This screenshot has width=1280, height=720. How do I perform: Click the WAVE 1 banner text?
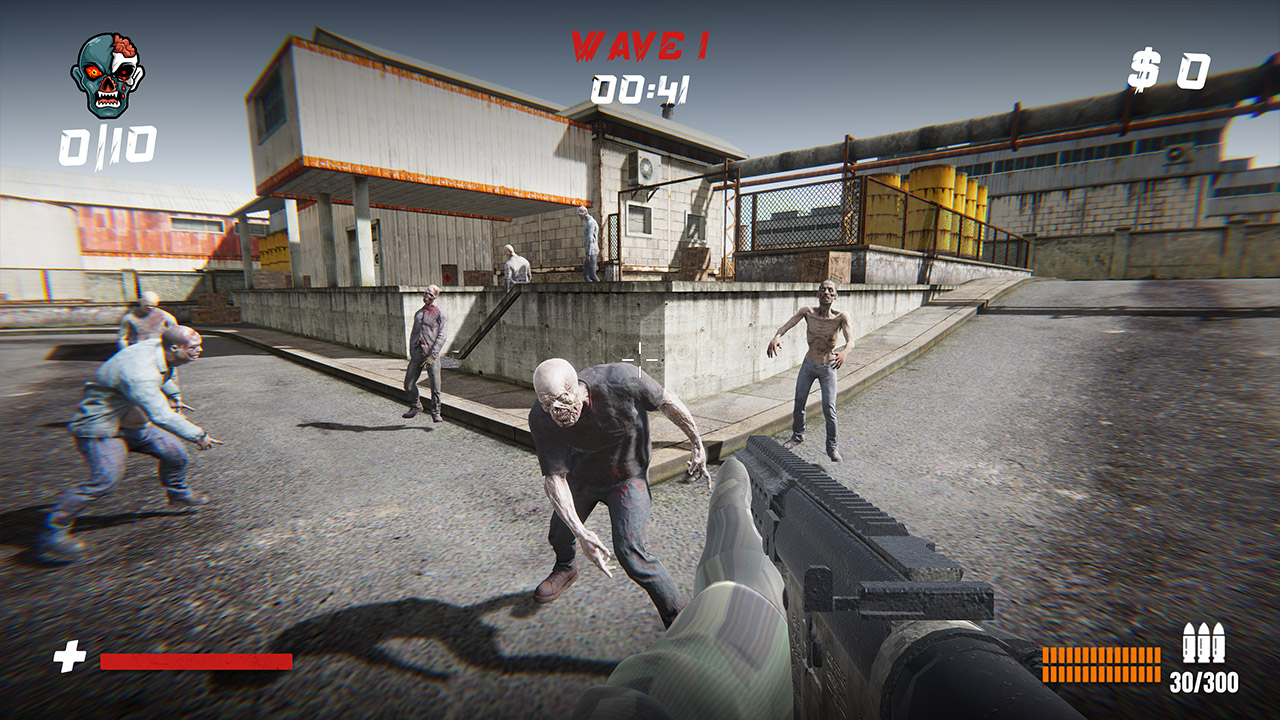click(x=638, y=44)
